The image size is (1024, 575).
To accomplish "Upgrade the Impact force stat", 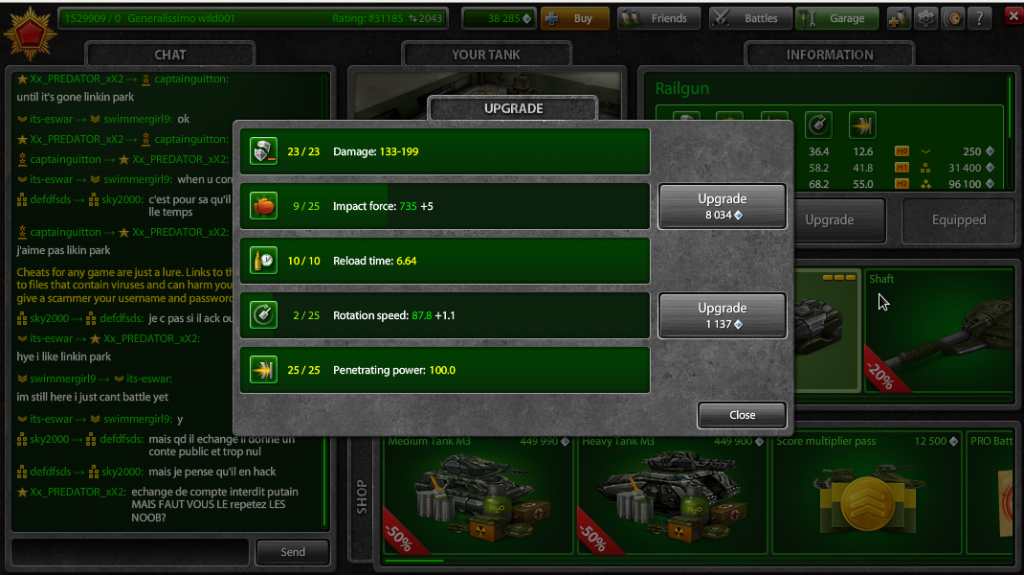I will click(721, 206).
